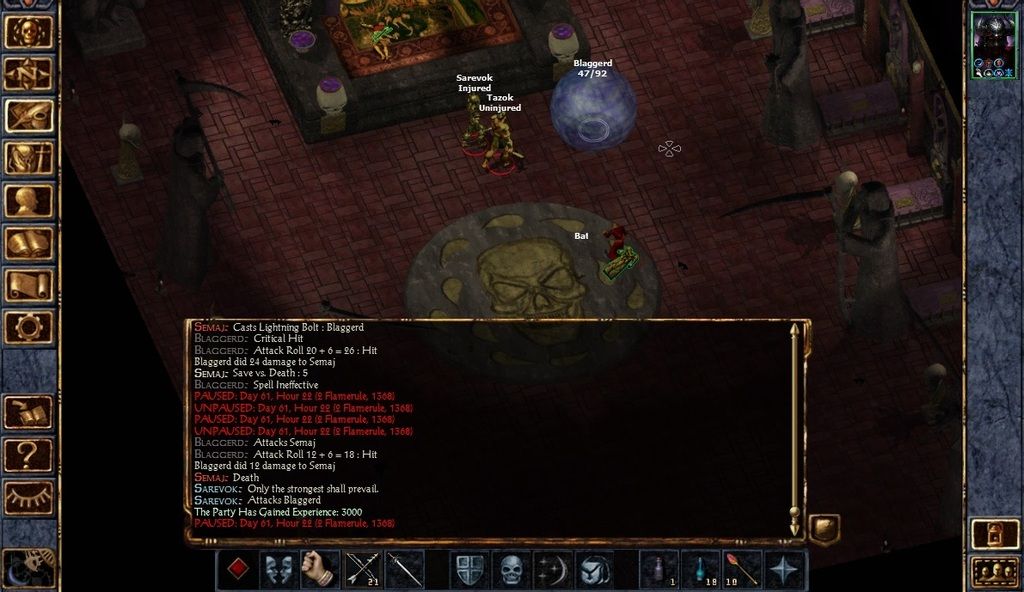
Task: Click the skull icon atop the left sidebar
Action: coord(29,31)
